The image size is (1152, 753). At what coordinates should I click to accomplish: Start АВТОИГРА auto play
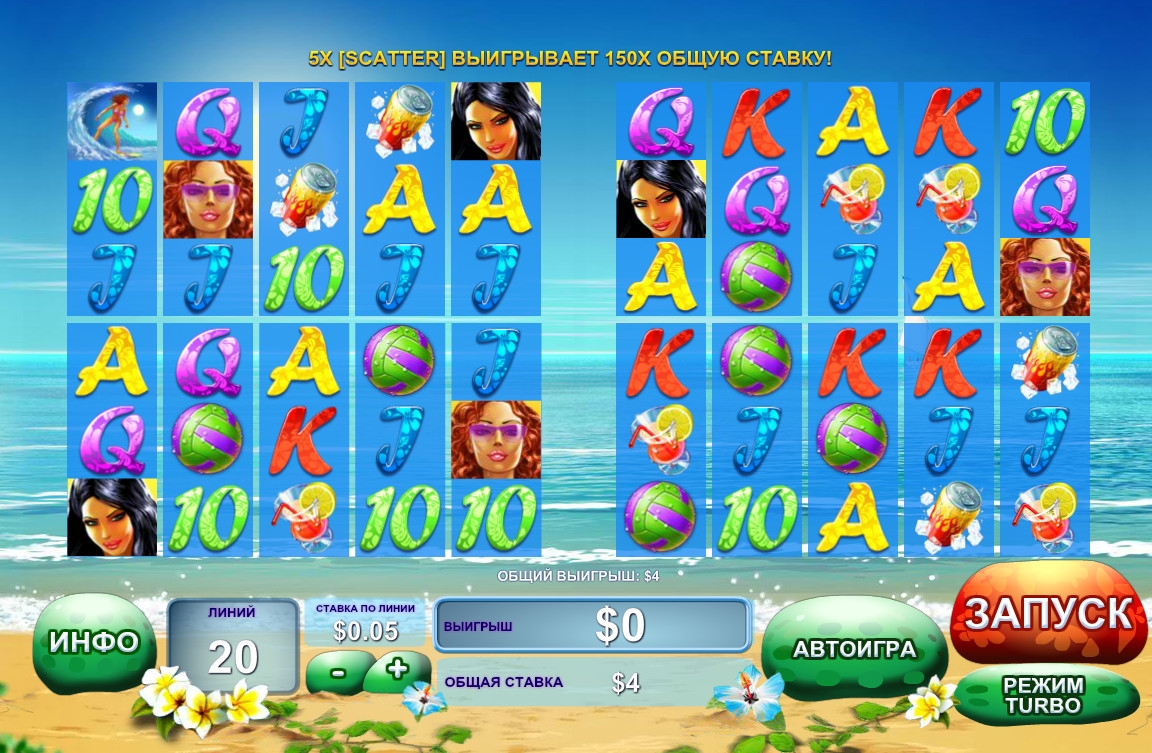tap(854, 649)
